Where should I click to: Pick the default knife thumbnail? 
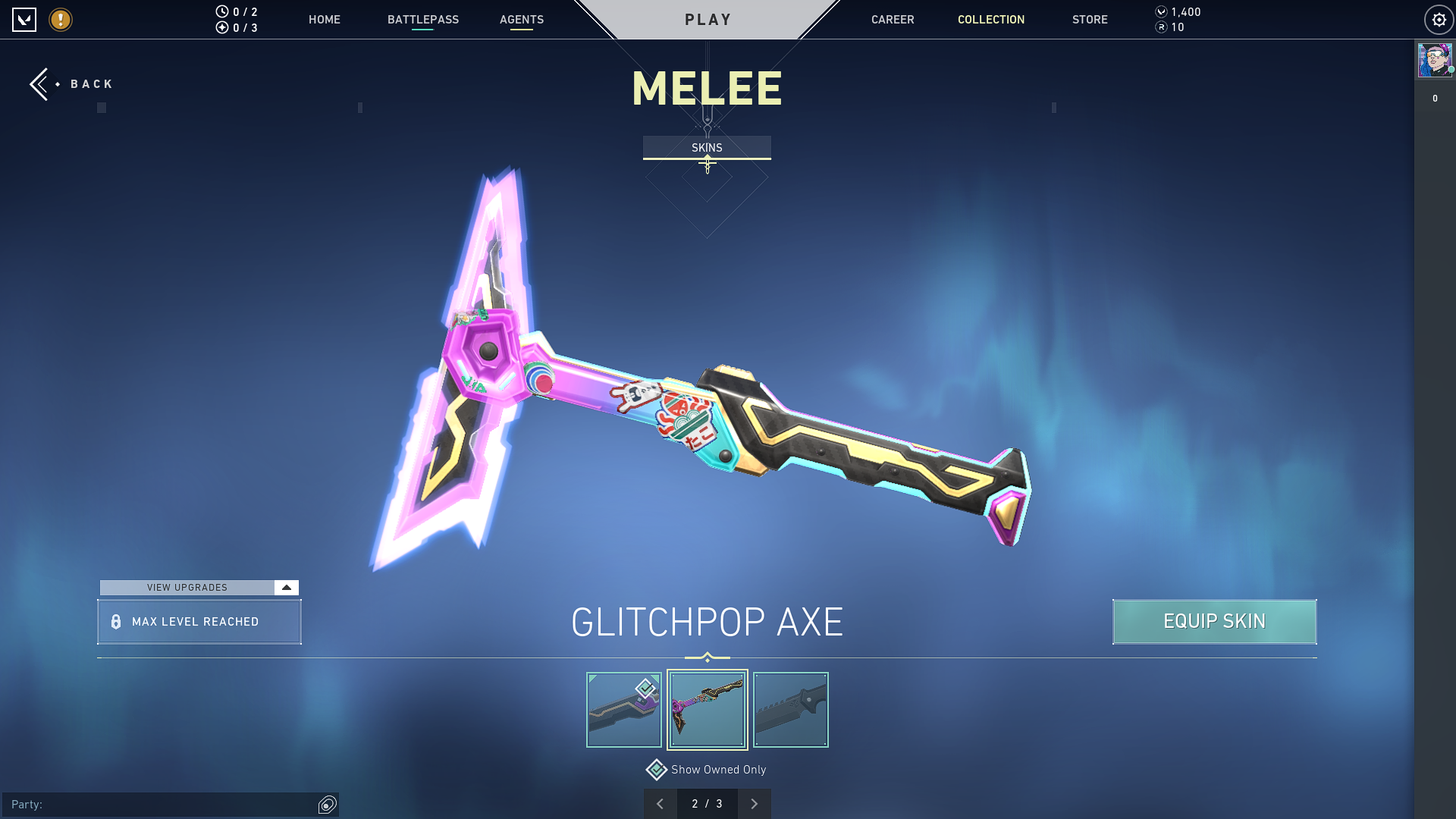tap(791, 710)
